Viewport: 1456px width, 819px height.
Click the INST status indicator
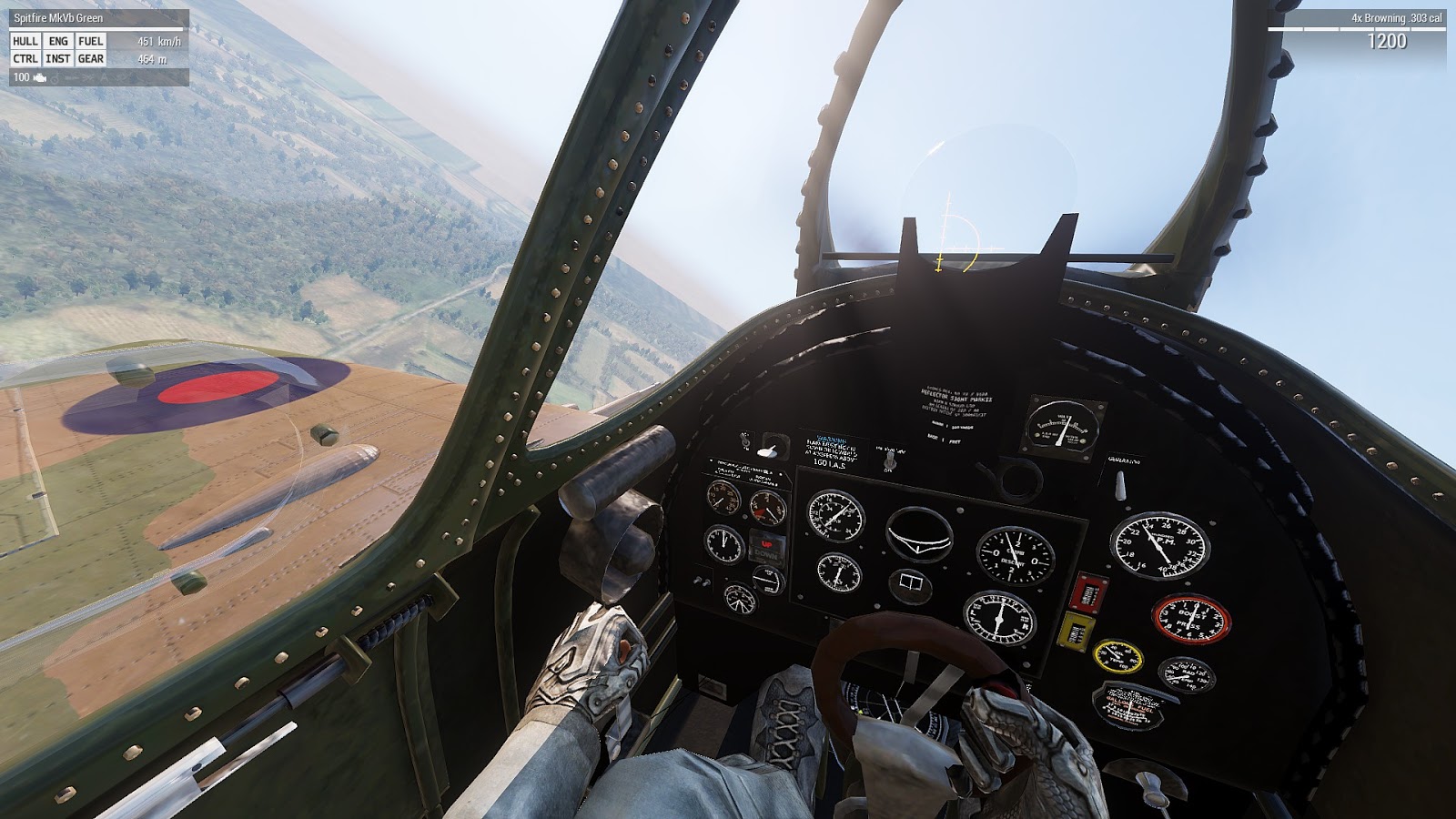click(x=56, y=58)
